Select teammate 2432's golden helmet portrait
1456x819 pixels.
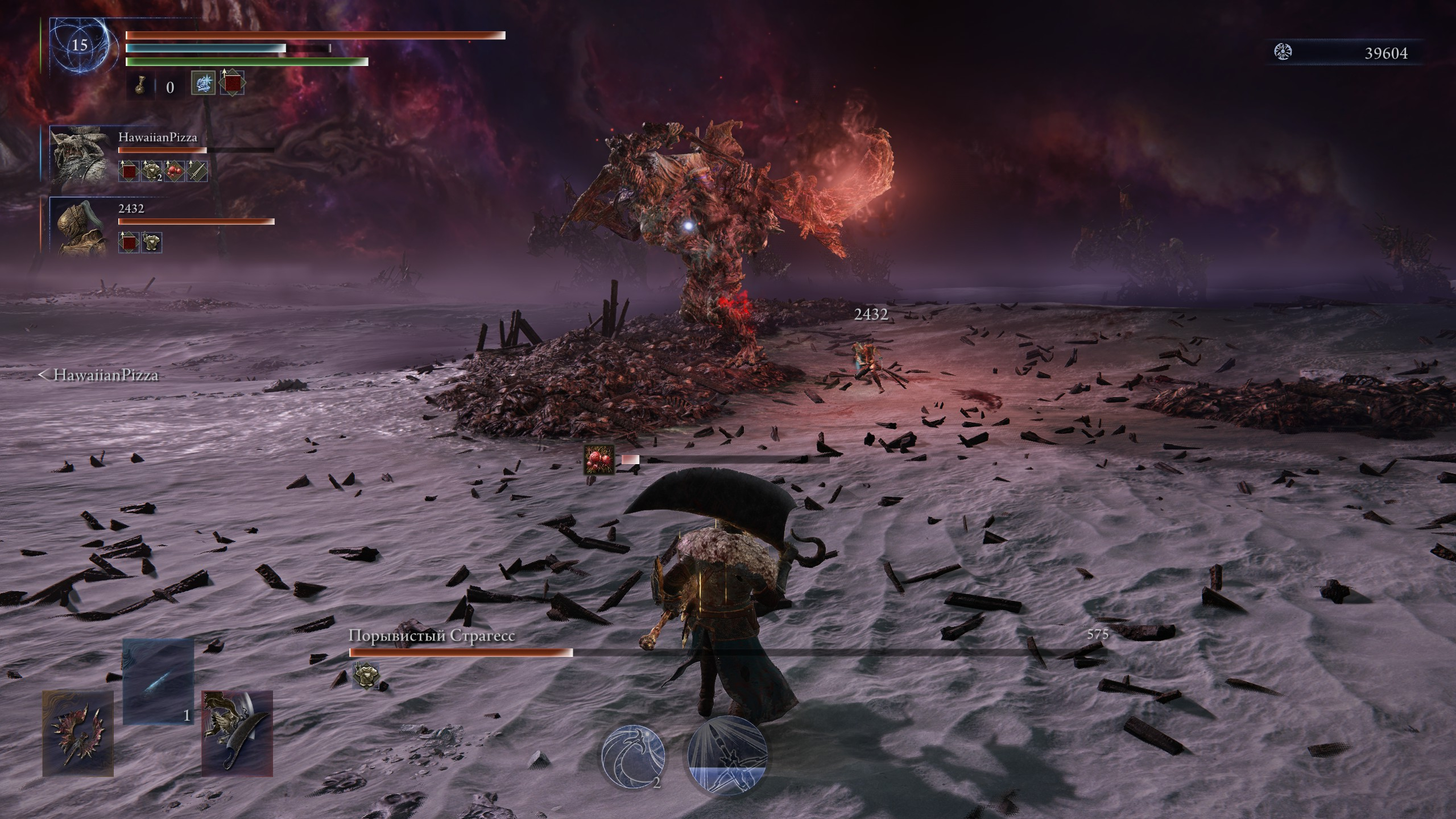(x=80, y=226)
